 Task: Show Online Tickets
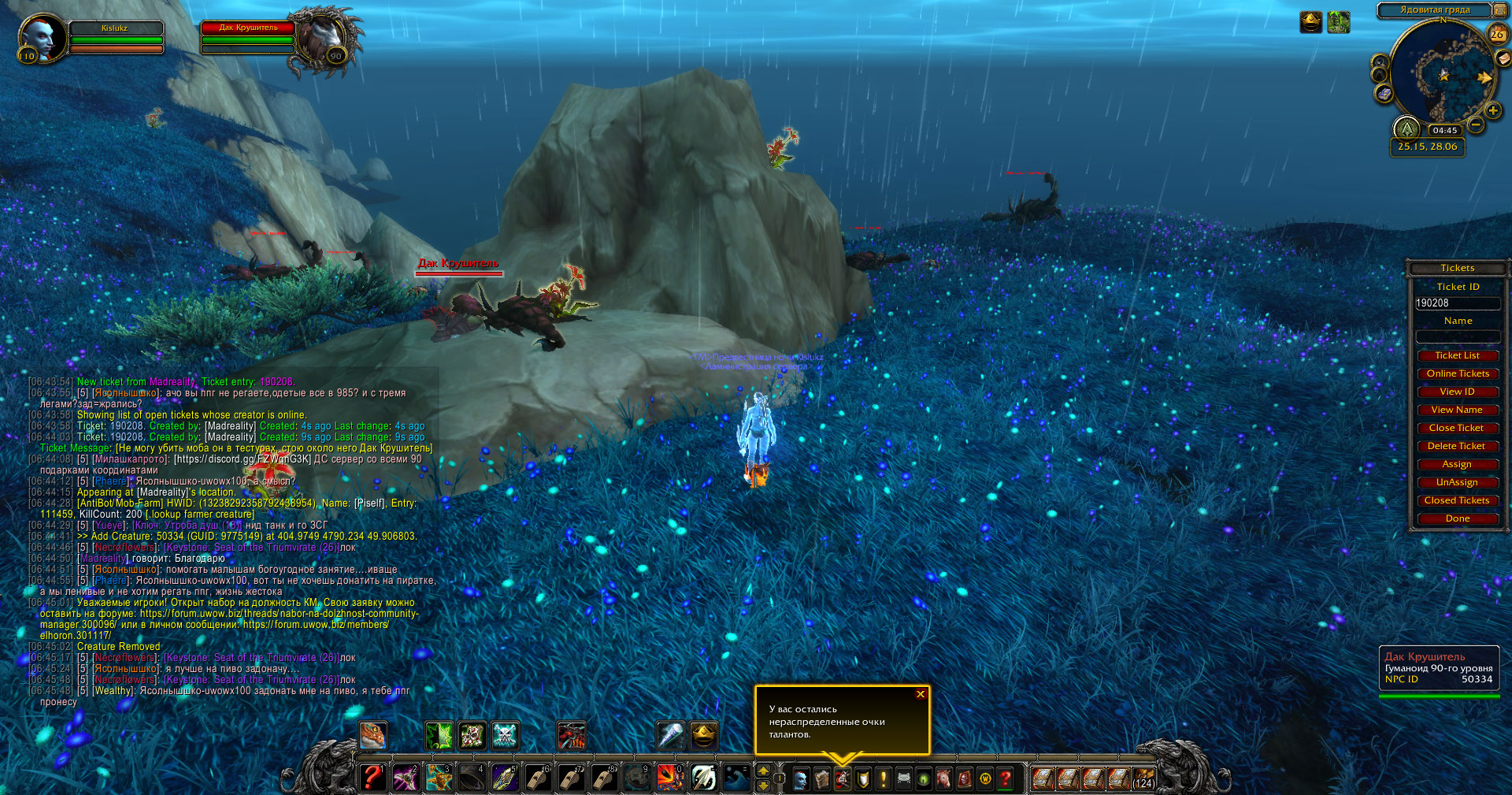click(x=1457, y=373)
